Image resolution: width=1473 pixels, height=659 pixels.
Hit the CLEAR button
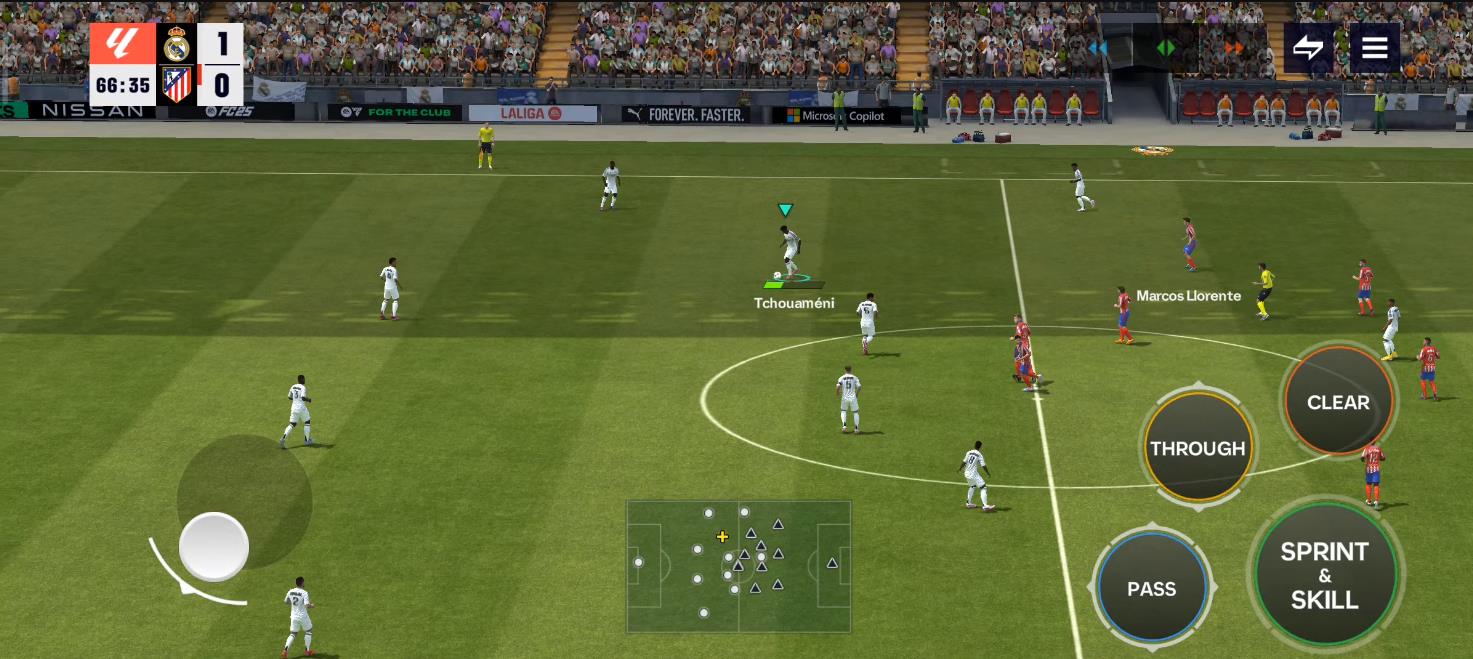click(1338, 402)
